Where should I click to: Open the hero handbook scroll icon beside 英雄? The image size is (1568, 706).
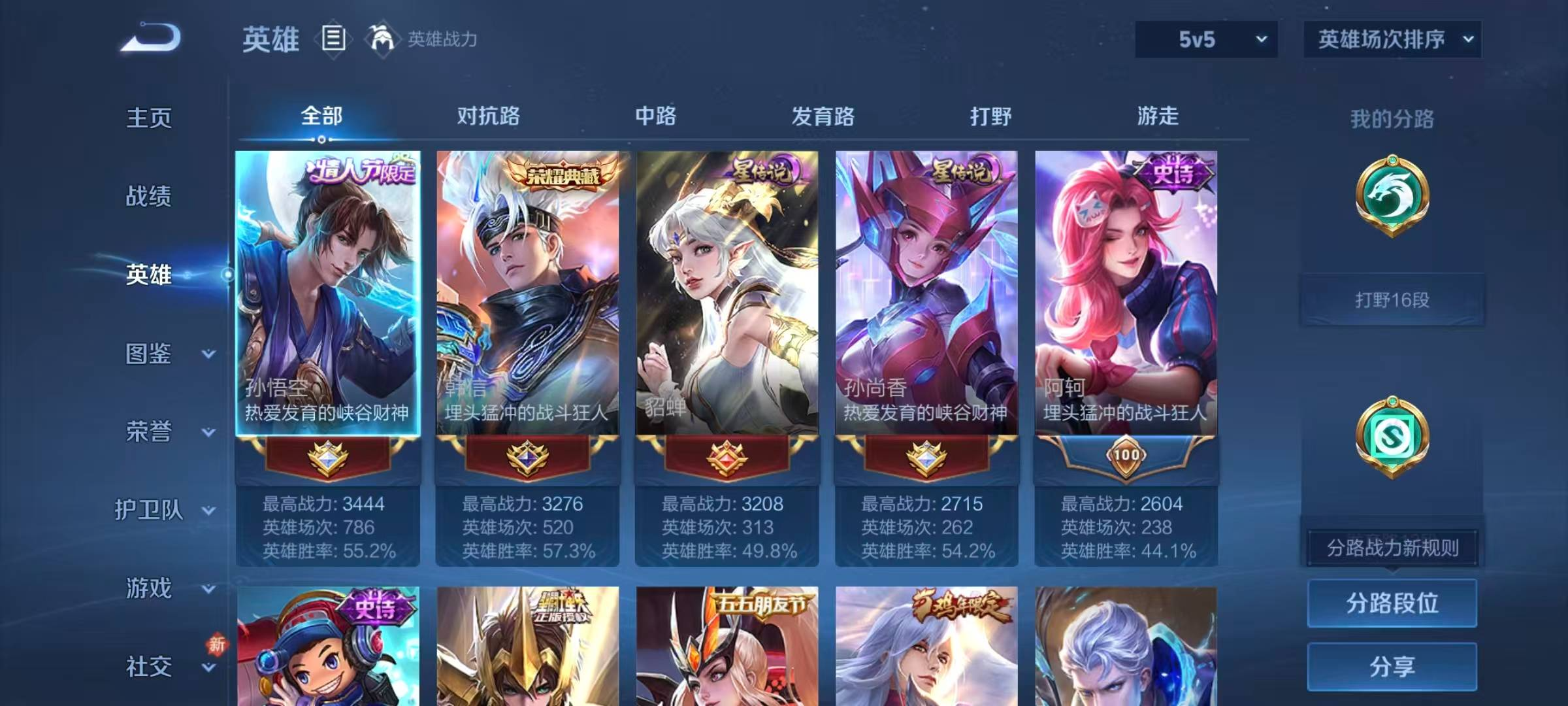coord(335,39)
